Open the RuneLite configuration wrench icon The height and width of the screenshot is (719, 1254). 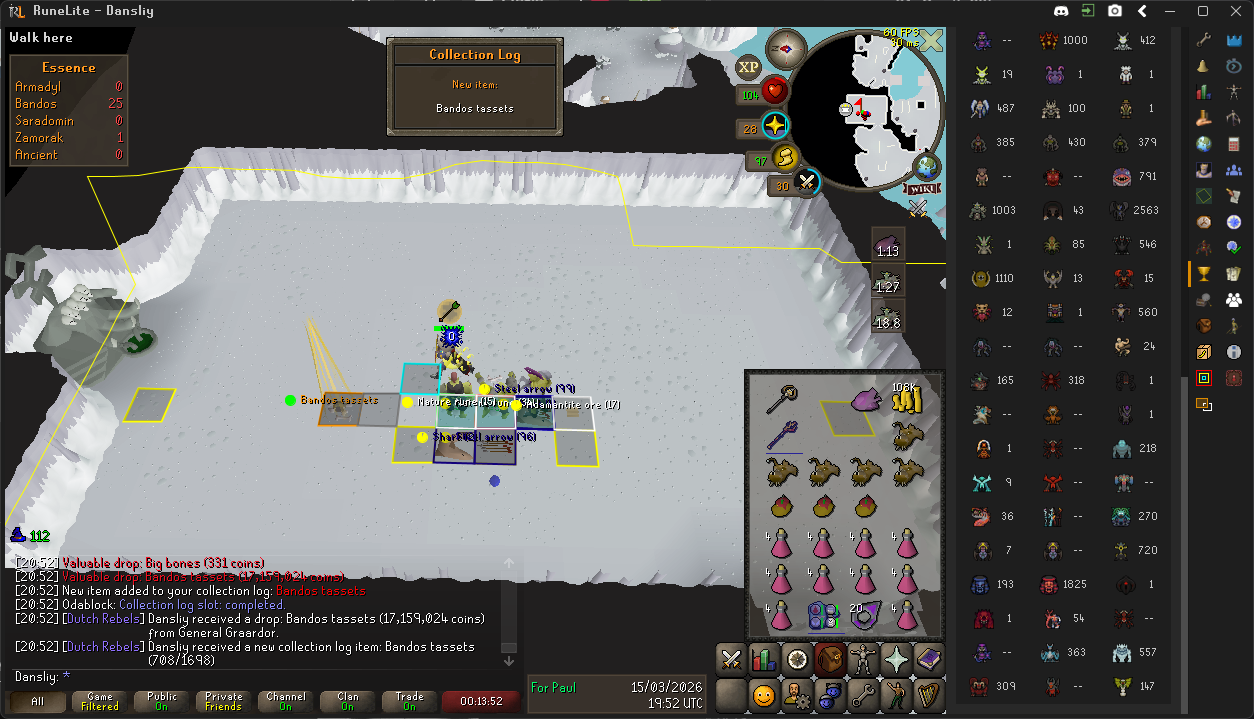tap(1204, 40)
